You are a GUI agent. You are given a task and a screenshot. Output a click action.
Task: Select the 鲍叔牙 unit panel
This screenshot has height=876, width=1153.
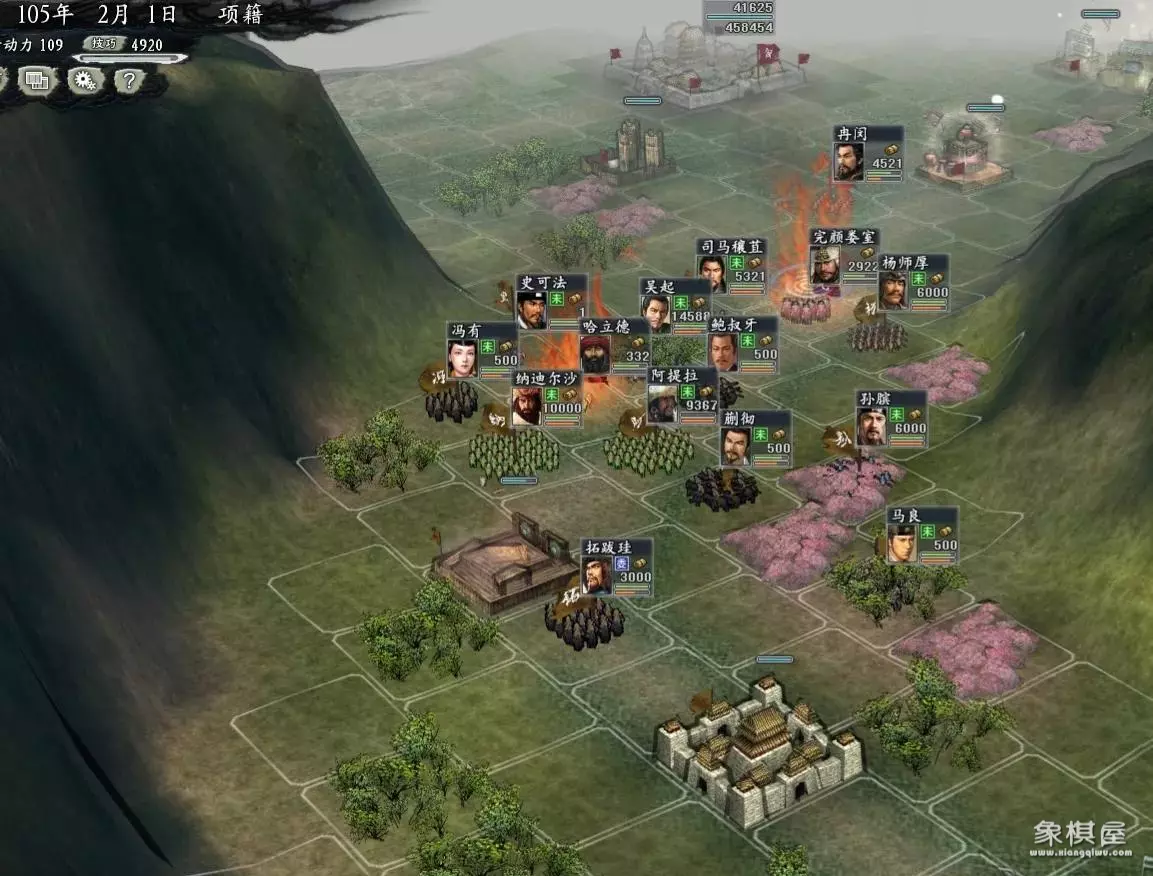[x=742, y=344]
